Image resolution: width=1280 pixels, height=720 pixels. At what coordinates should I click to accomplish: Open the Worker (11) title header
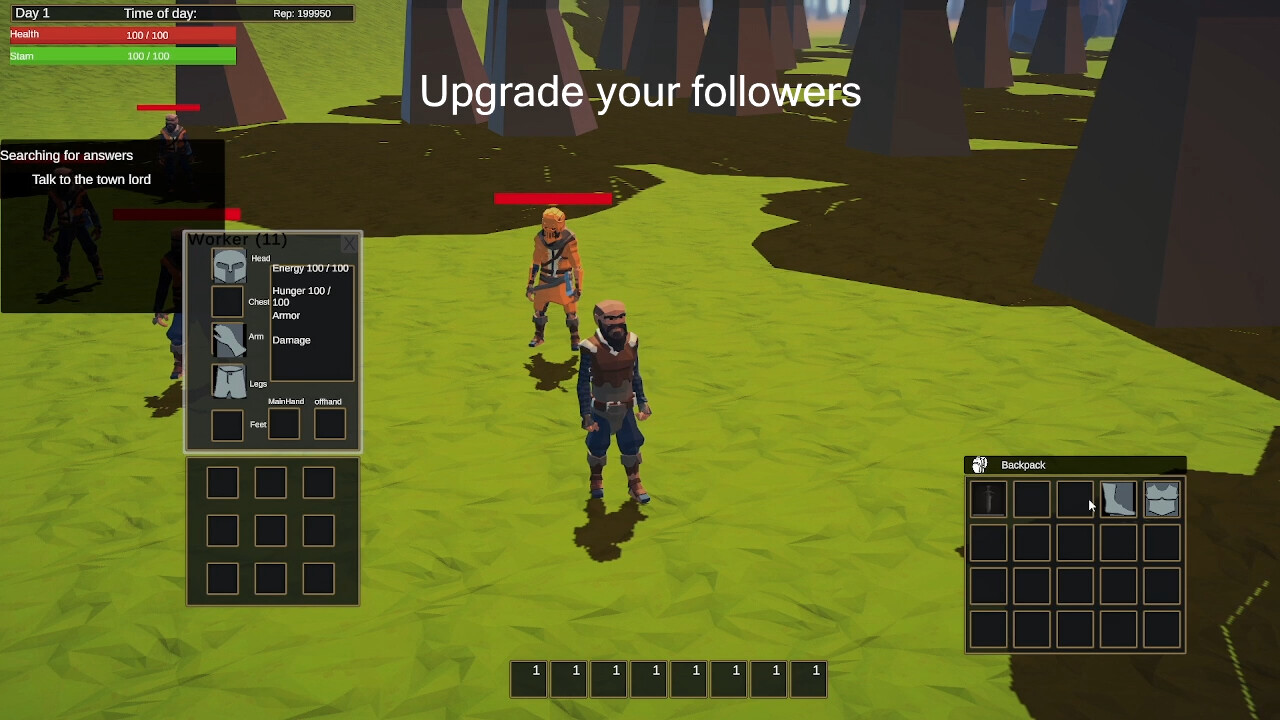click(237, 239)
